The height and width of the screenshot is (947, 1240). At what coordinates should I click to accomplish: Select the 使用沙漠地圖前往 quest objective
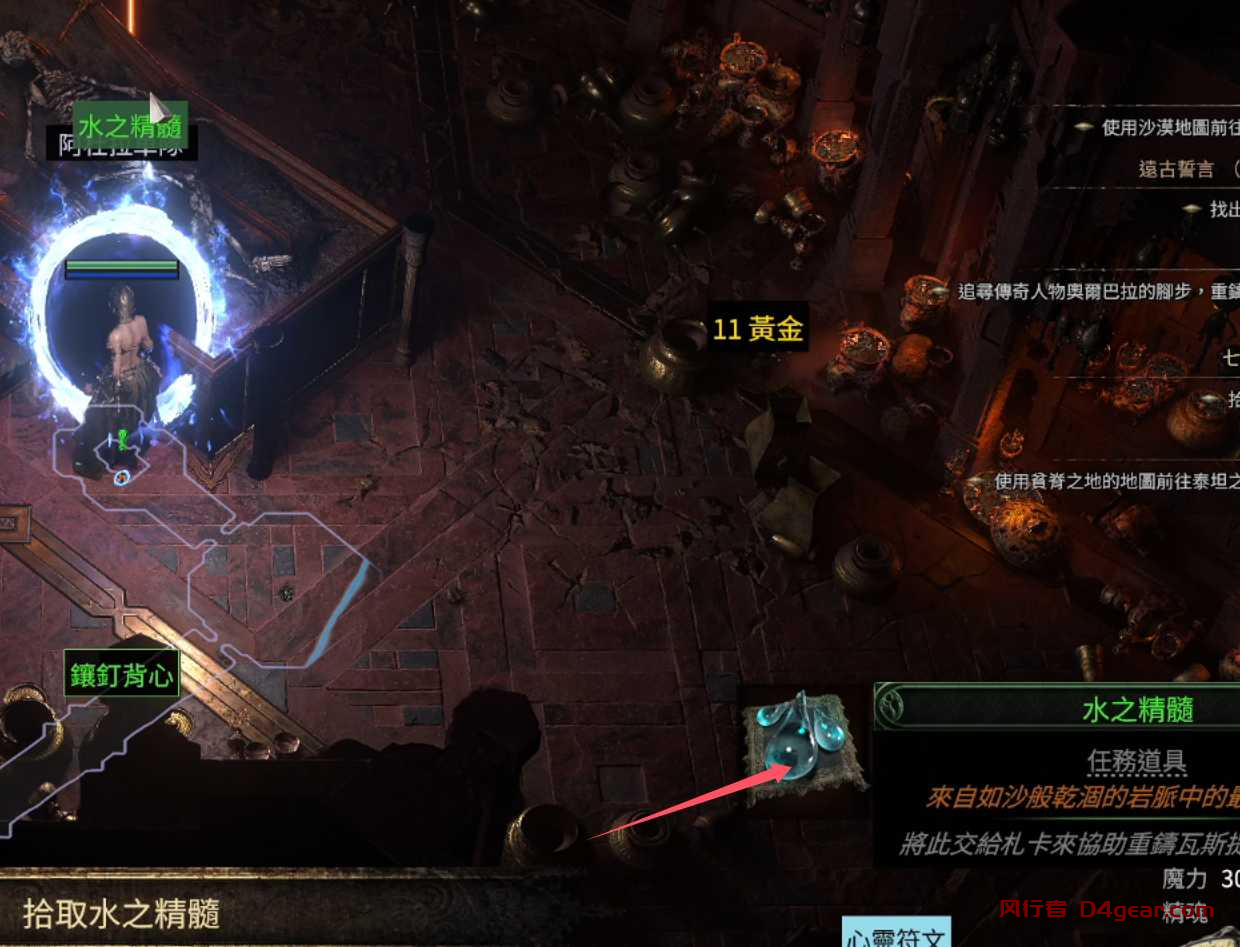pos(1170,128)
